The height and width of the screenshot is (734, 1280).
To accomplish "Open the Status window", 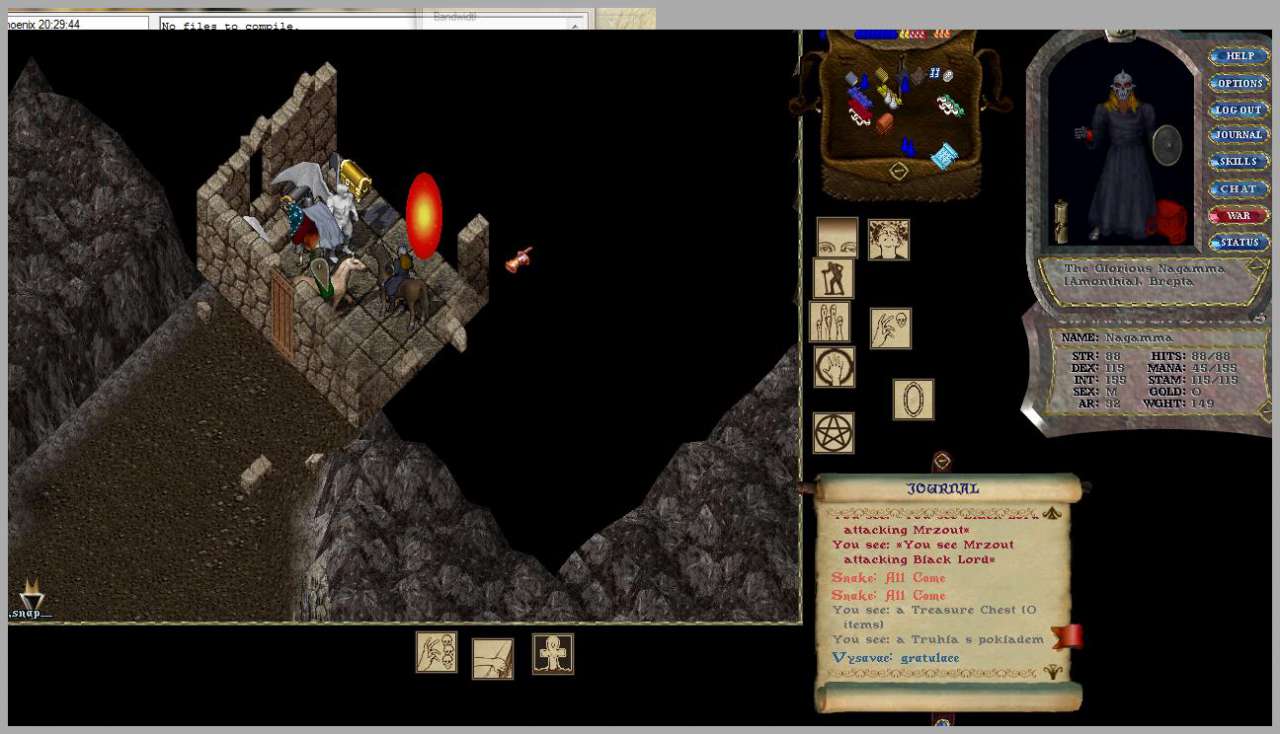I will (1239, 242).
